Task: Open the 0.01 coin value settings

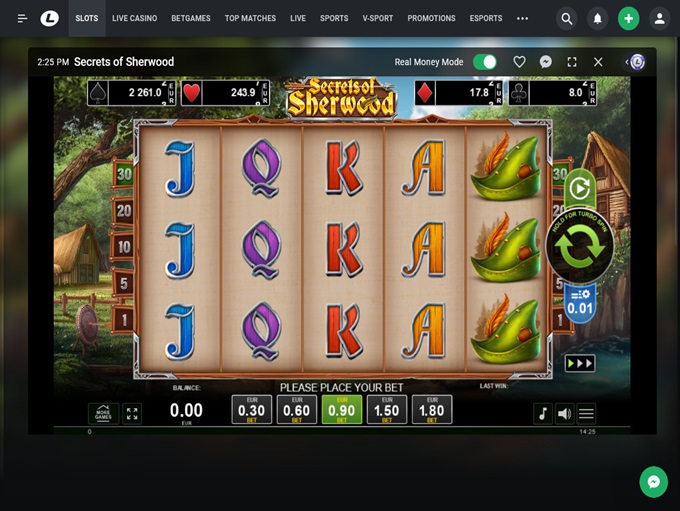Action: [580, 302]
